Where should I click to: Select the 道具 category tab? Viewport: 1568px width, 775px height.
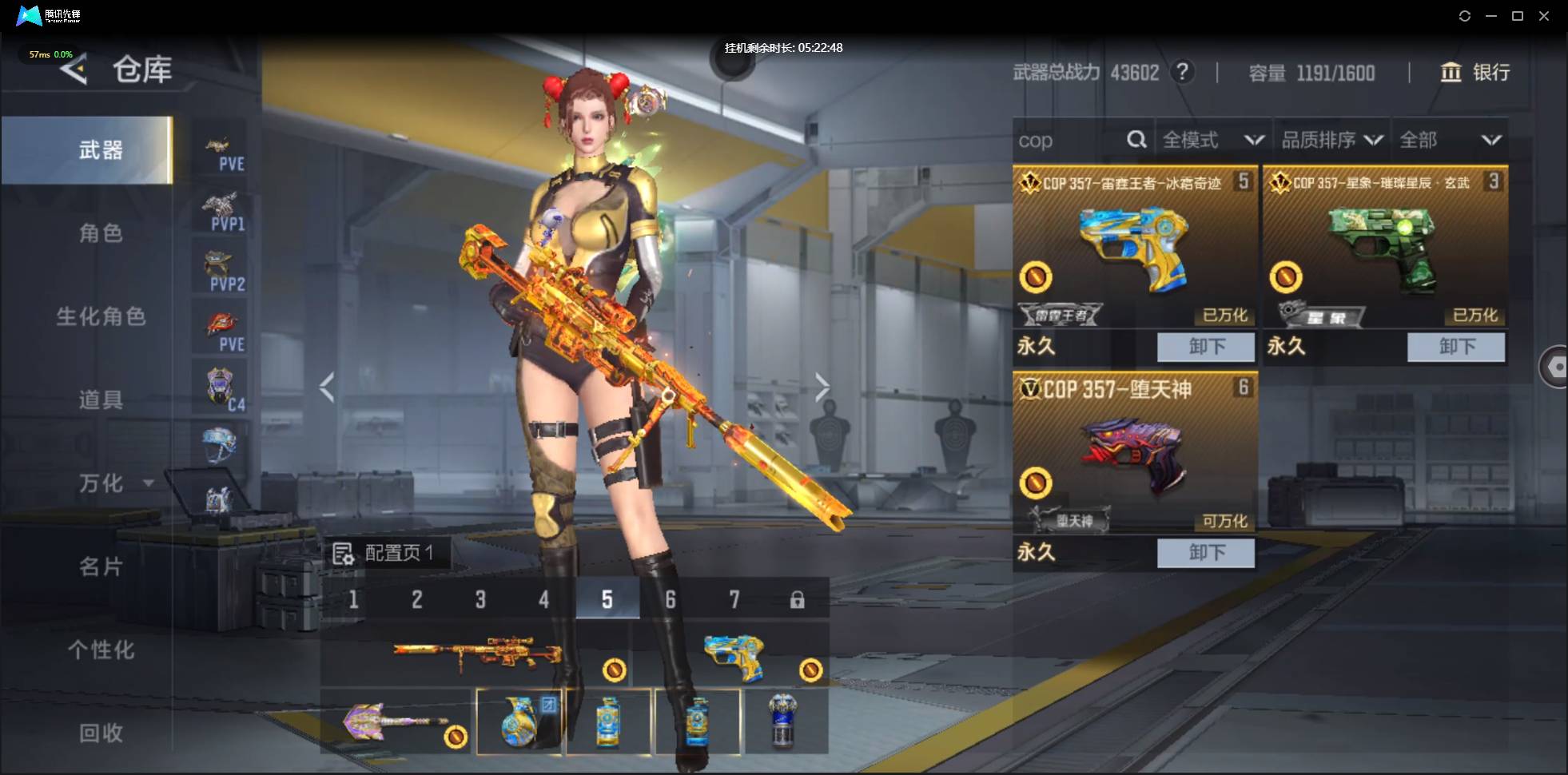point(101,399)
